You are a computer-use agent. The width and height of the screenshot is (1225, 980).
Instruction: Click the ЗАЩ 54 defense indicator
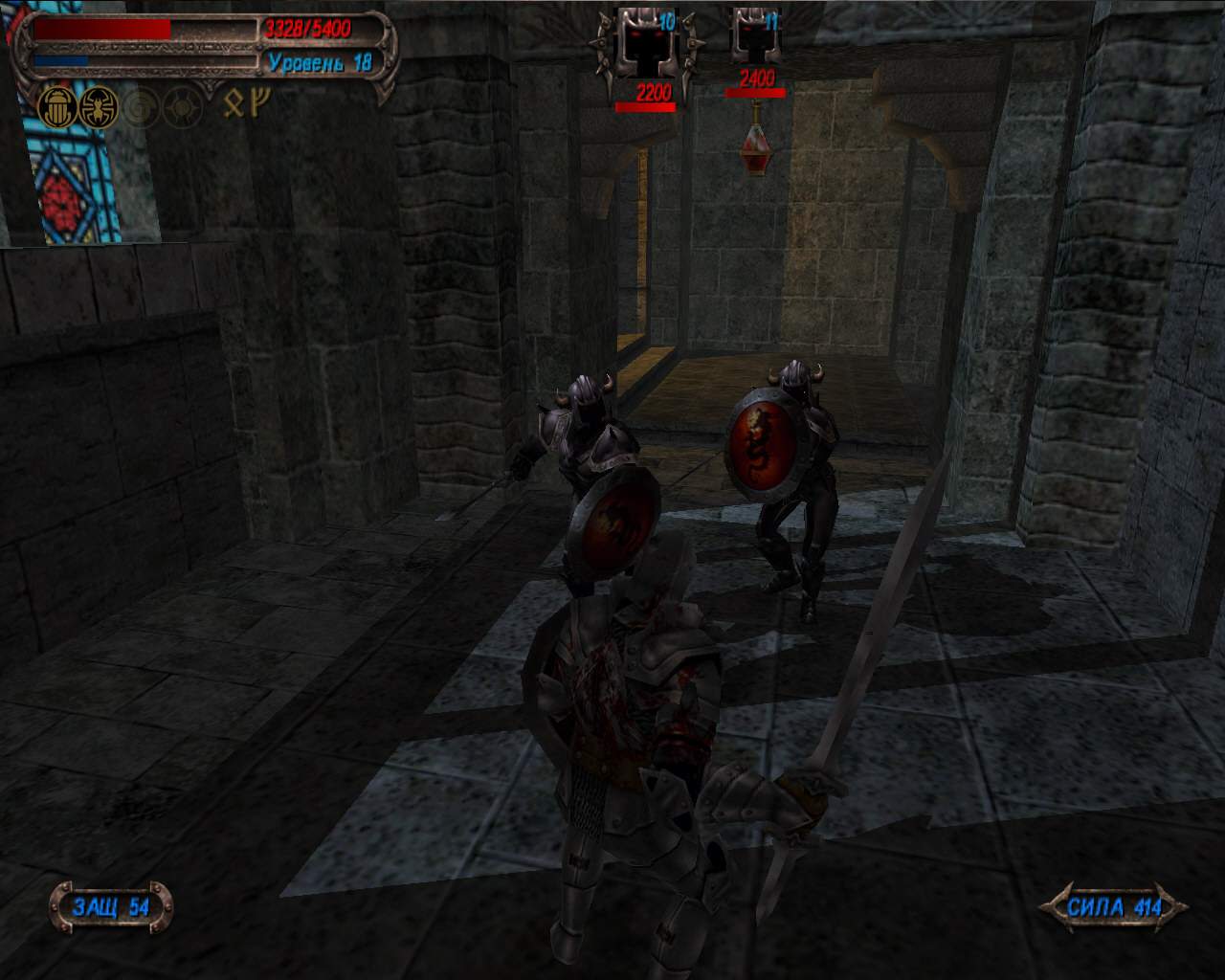pos(111,906)
